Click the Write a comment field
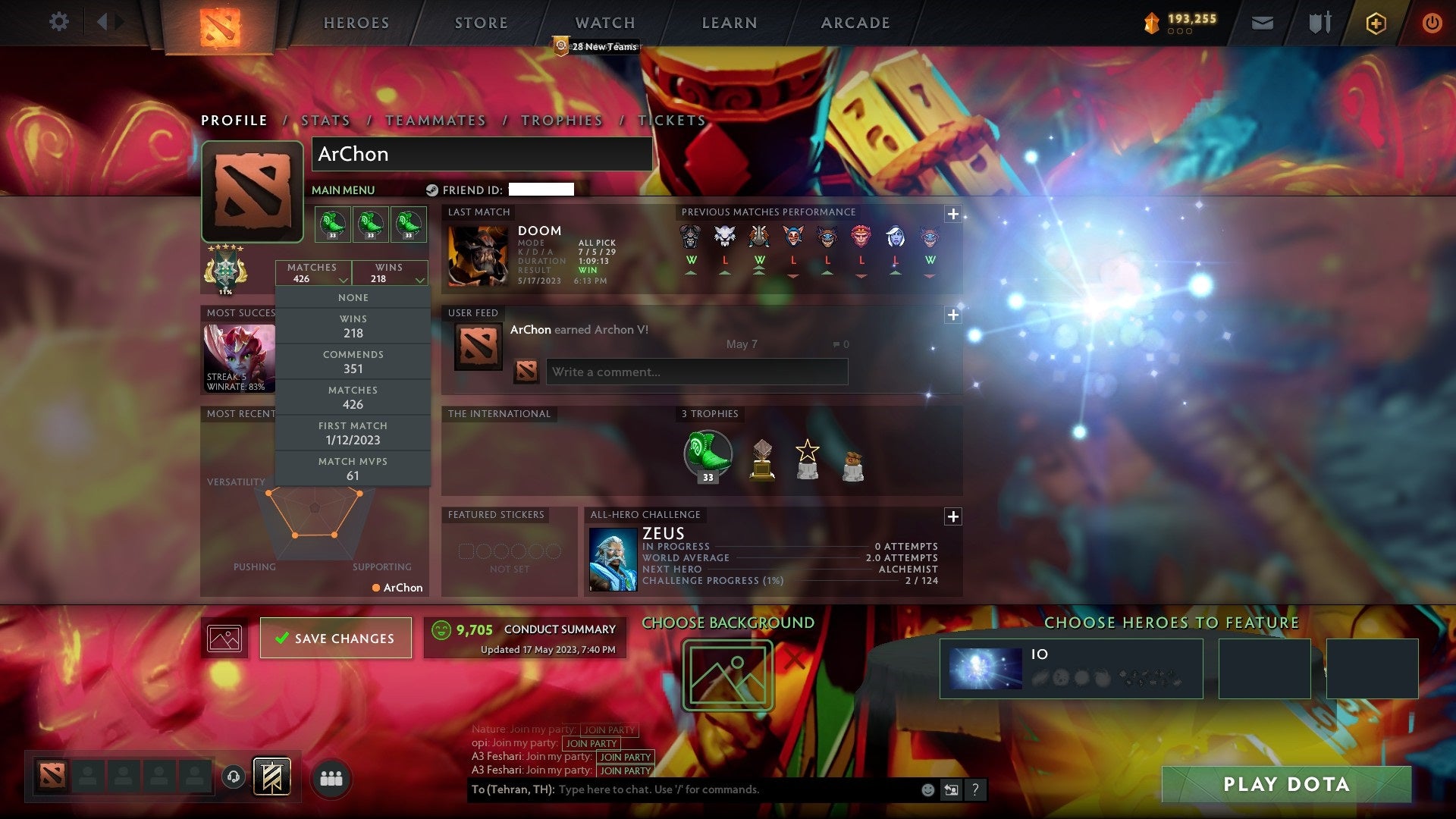This screenshot has height=819, width=1456. click(696, 372)
